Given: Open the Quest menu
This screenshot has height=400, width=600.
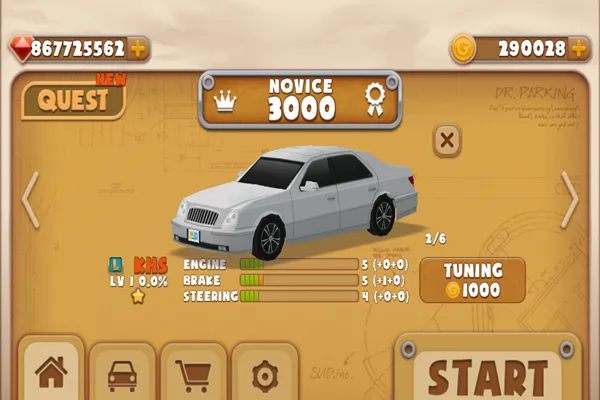Looking at the screenshot, I should 73,100.
